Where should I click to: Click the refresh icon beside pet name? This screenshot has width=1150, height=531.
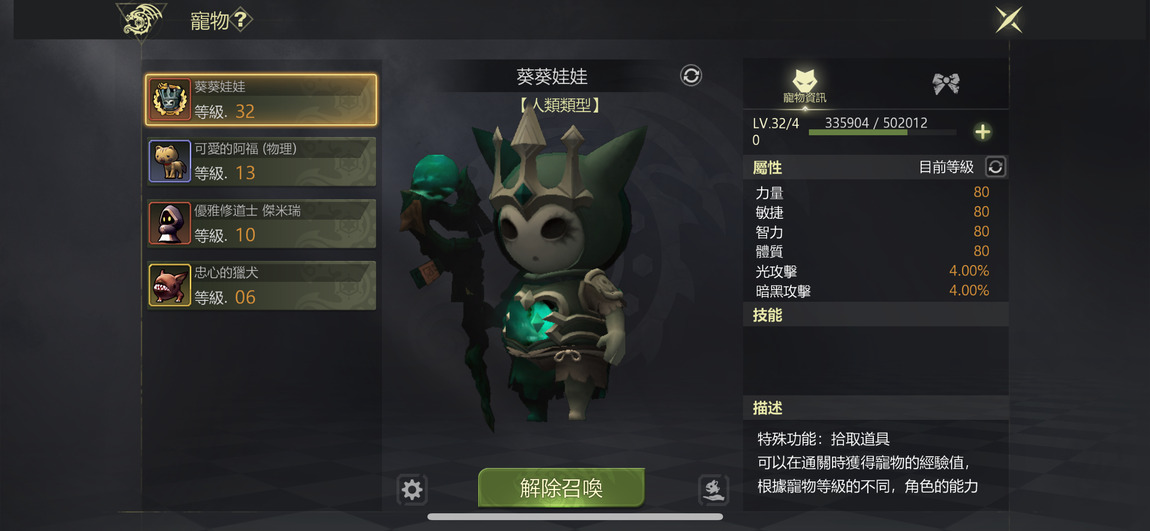(x=691, y=76)
